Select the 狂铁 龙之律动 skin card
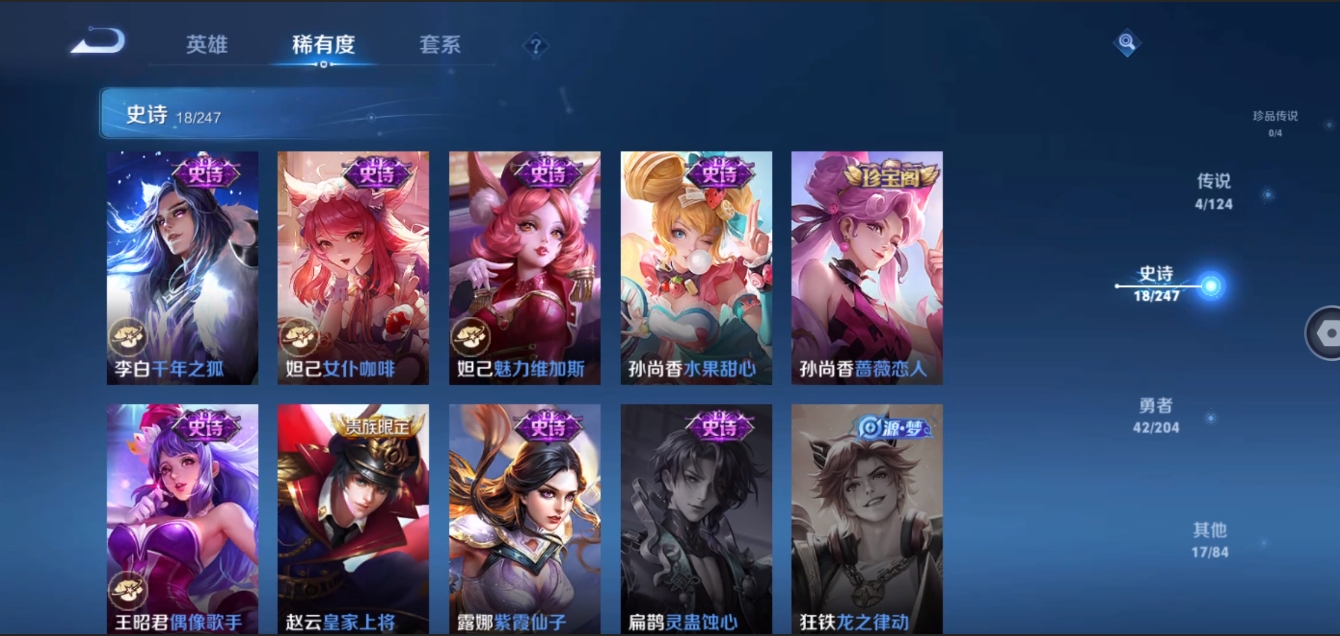The height and width of the screenshot is (636, 1340). coord(867,518)
